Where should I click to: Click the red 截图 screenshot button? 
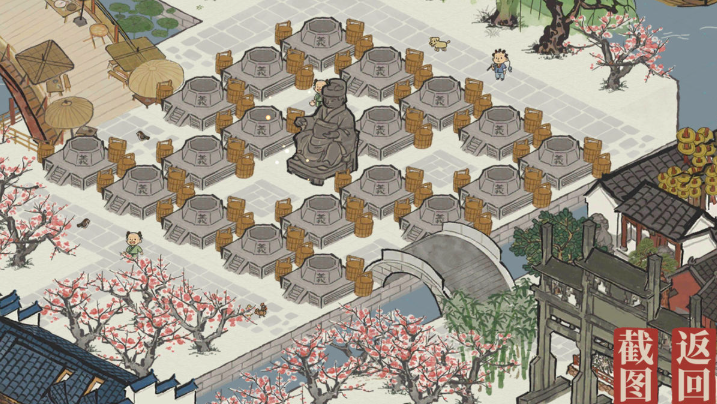(x=639, y=364)
